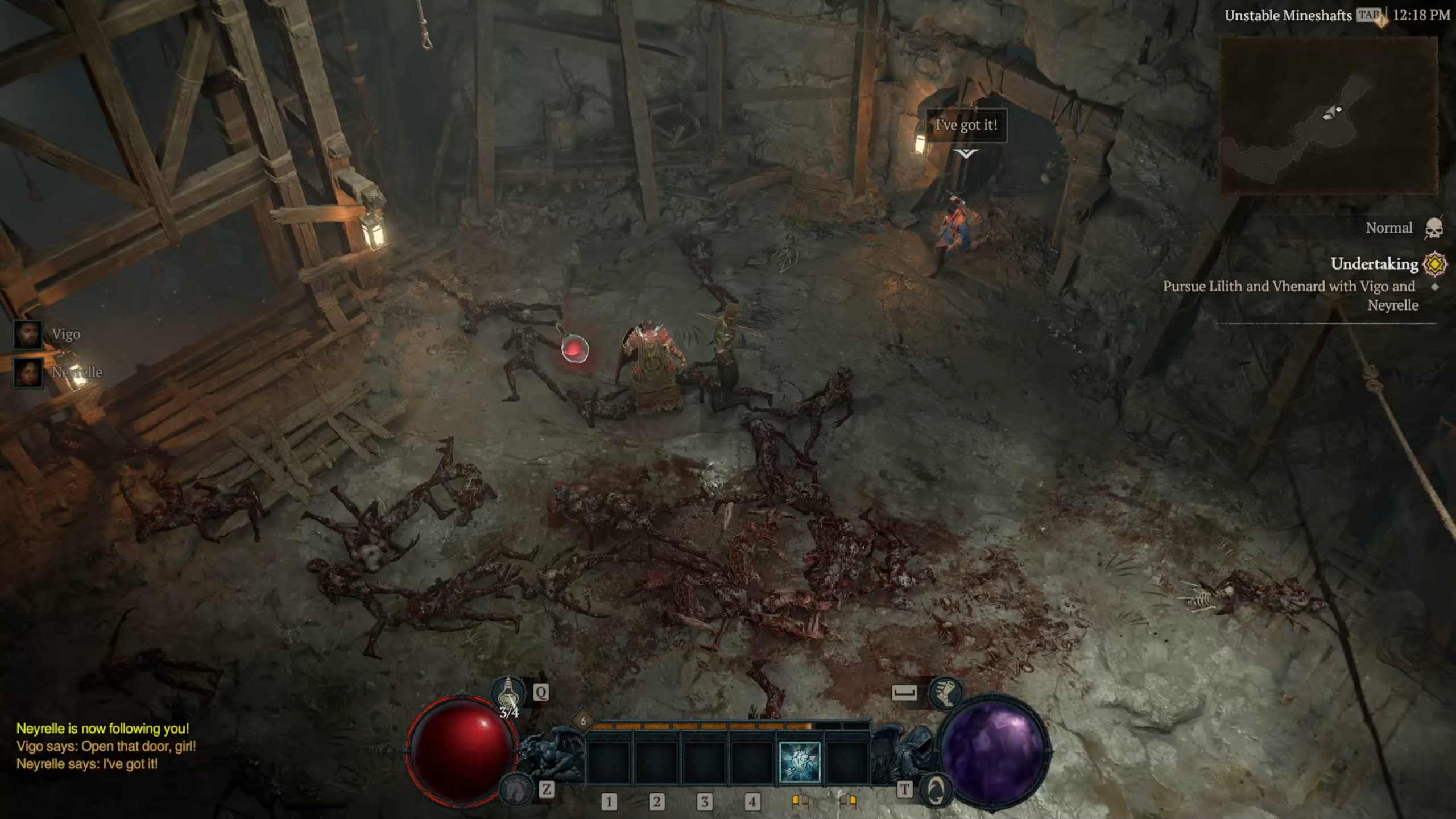The width and height of the screenshot is (1456, 819).
Task: Open the Normal difficulty skull icon
Action: 1434,228
